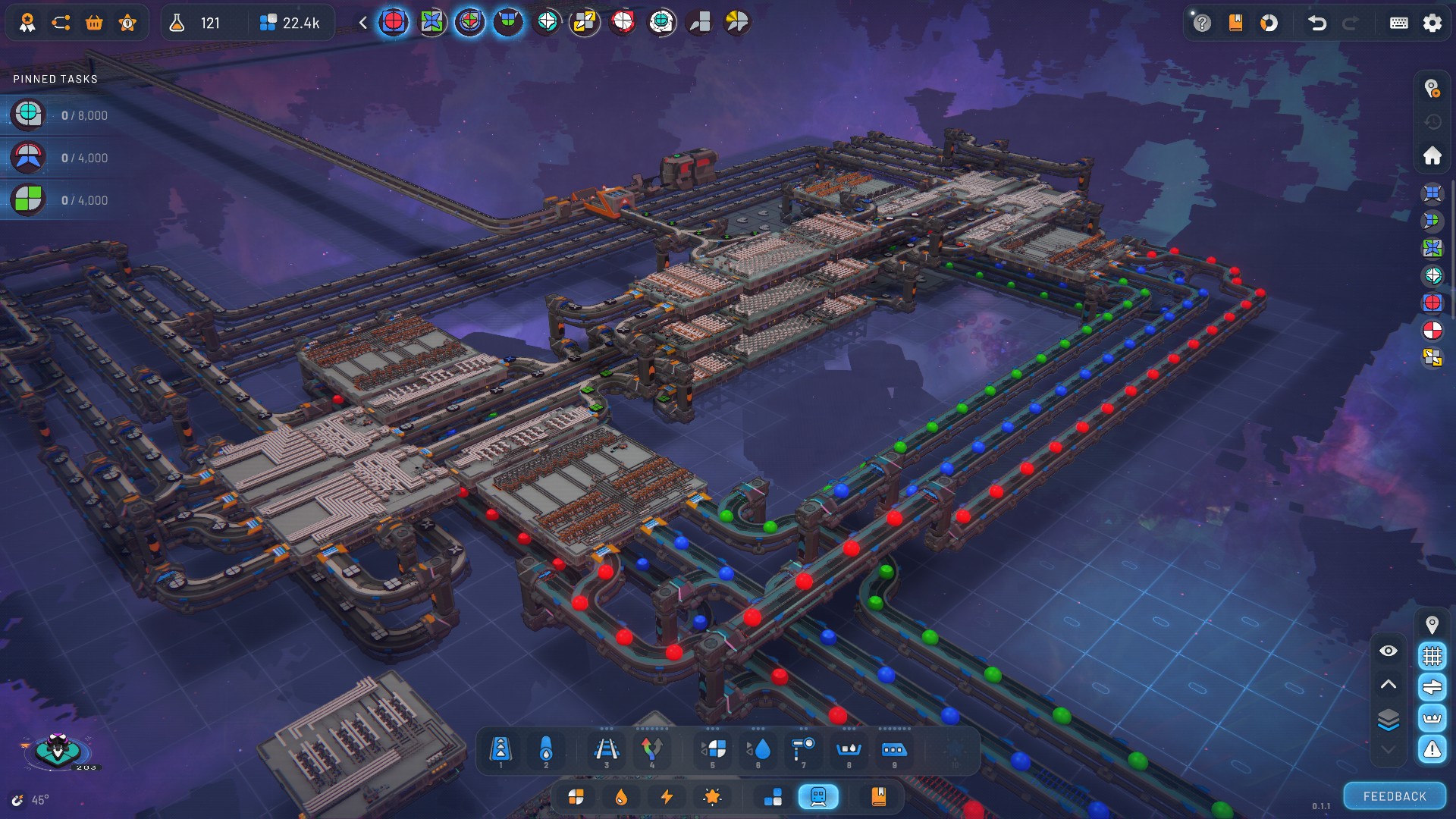This screenshot has width=1456, height=819.
Task: Pick the train wagon tool in slot 9
Action: [893, 750]
